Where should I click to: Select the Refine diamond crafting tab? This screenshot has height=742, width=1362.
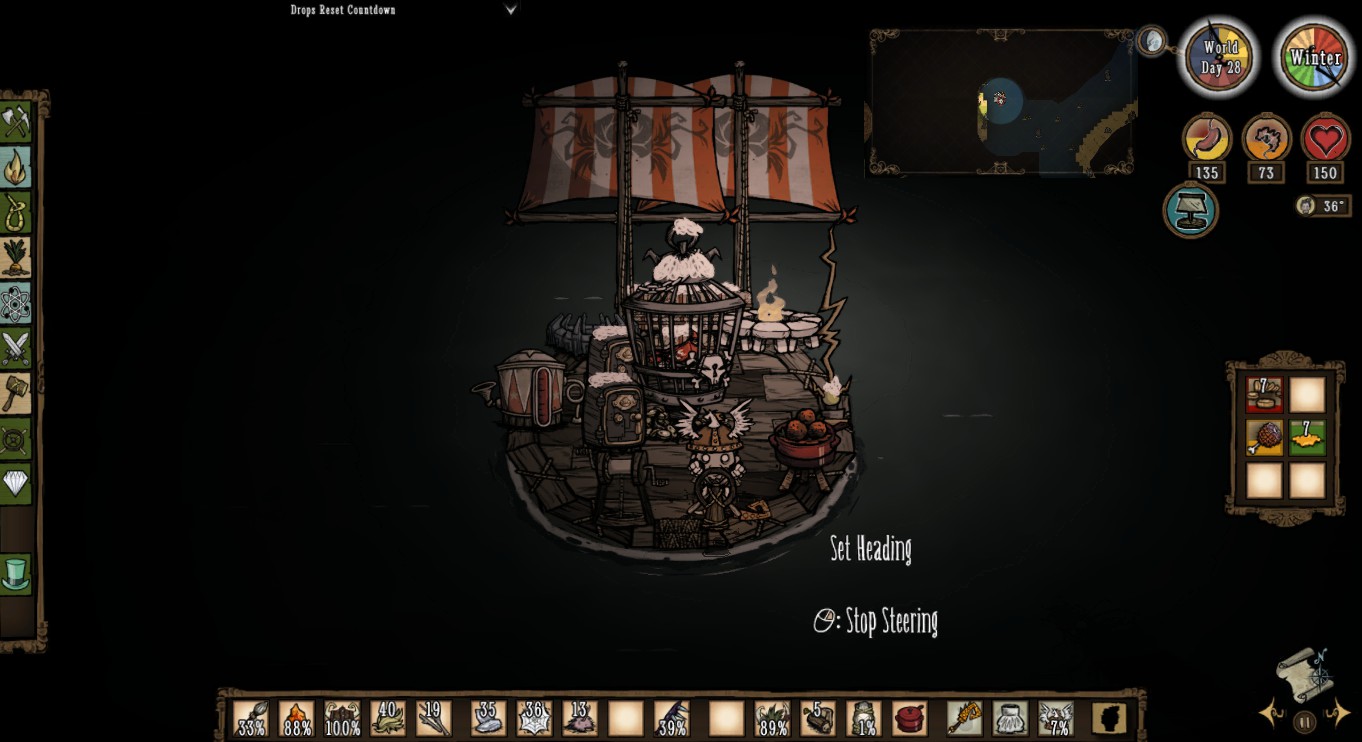tap(15, 484)
